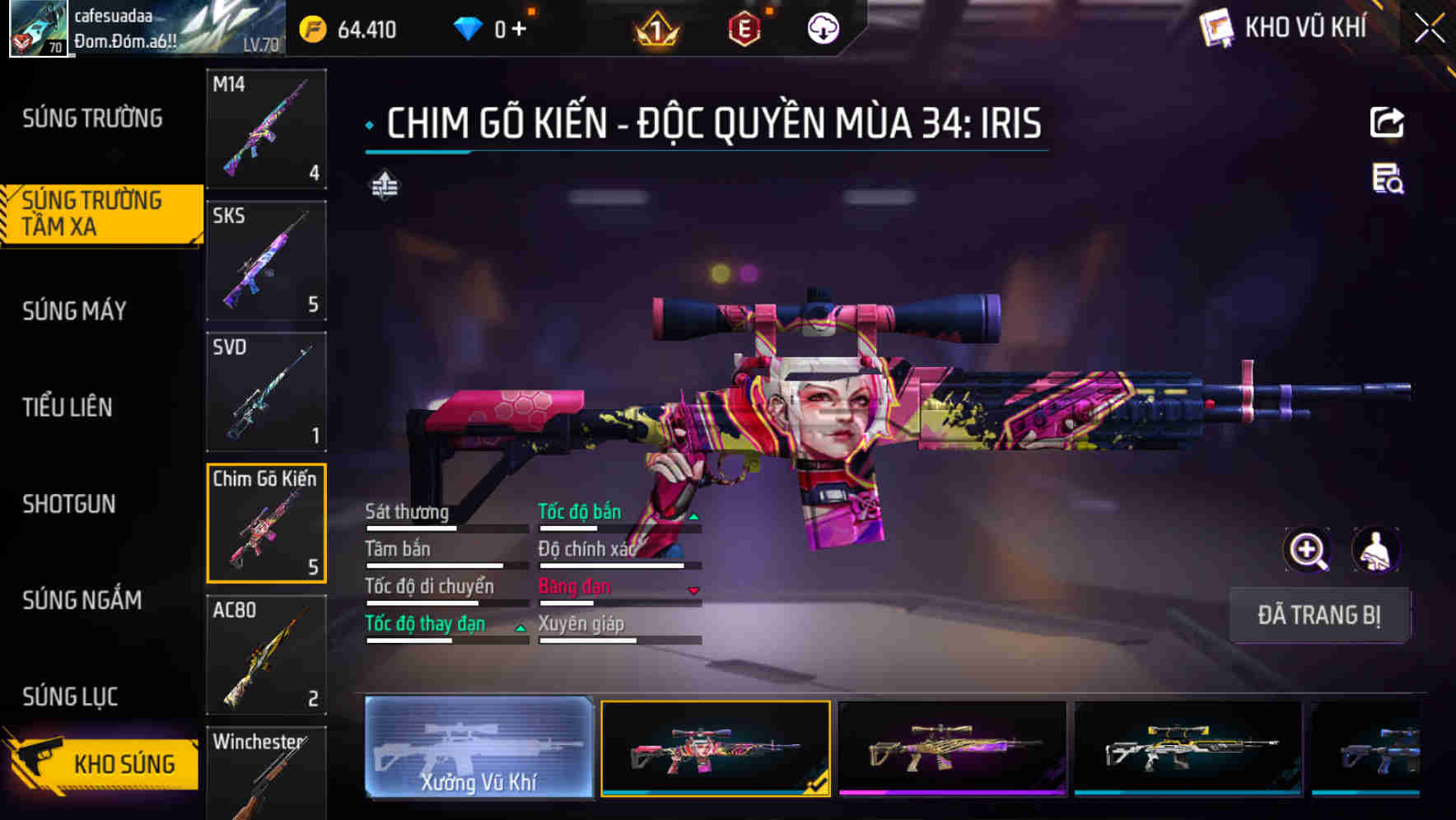
Task: Select the golden skin thumbnail at bottom
Action: click(x=949, y=750)
